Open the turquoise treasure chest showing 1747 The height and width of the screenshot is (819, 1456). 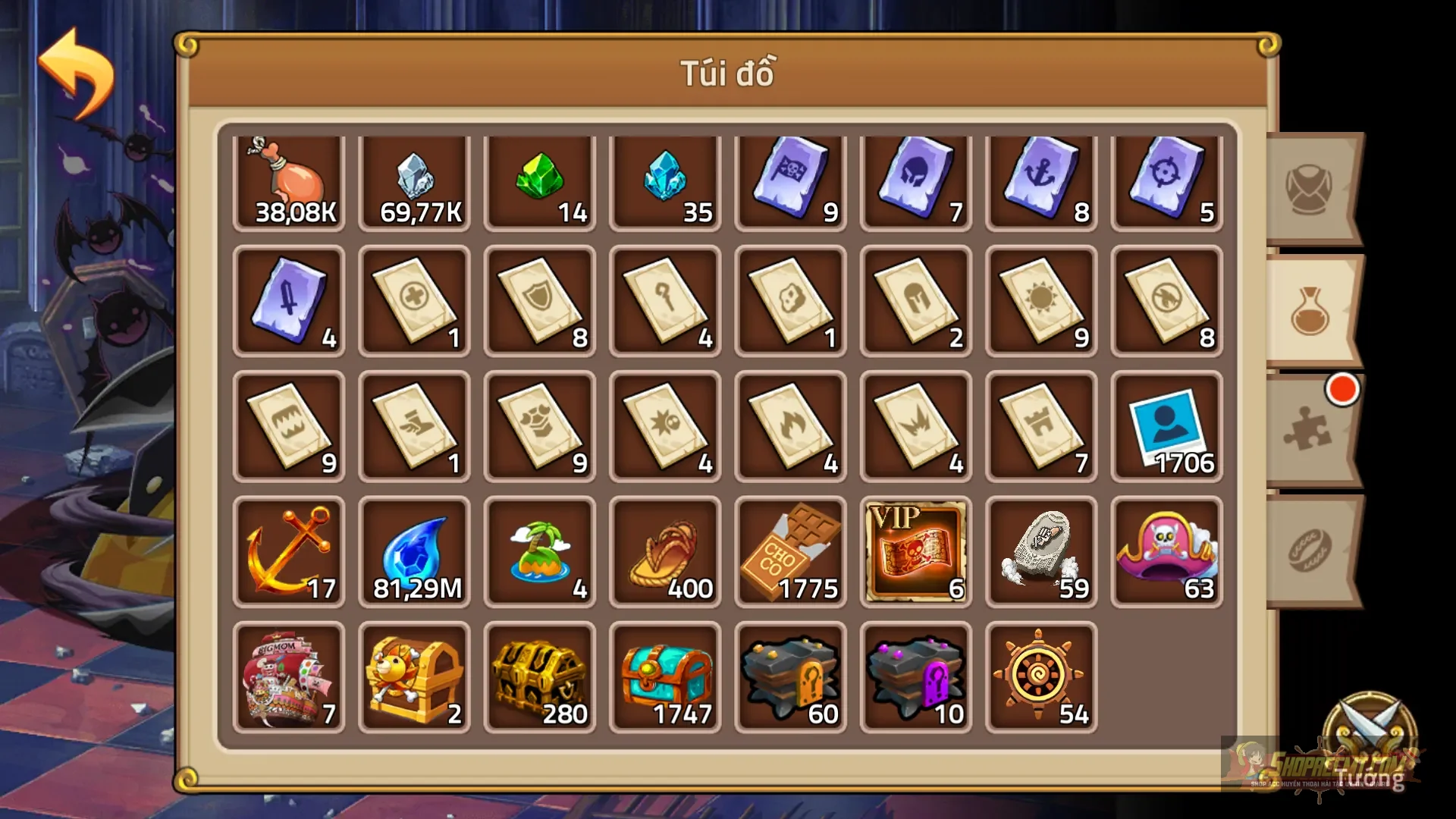(664, 675)
